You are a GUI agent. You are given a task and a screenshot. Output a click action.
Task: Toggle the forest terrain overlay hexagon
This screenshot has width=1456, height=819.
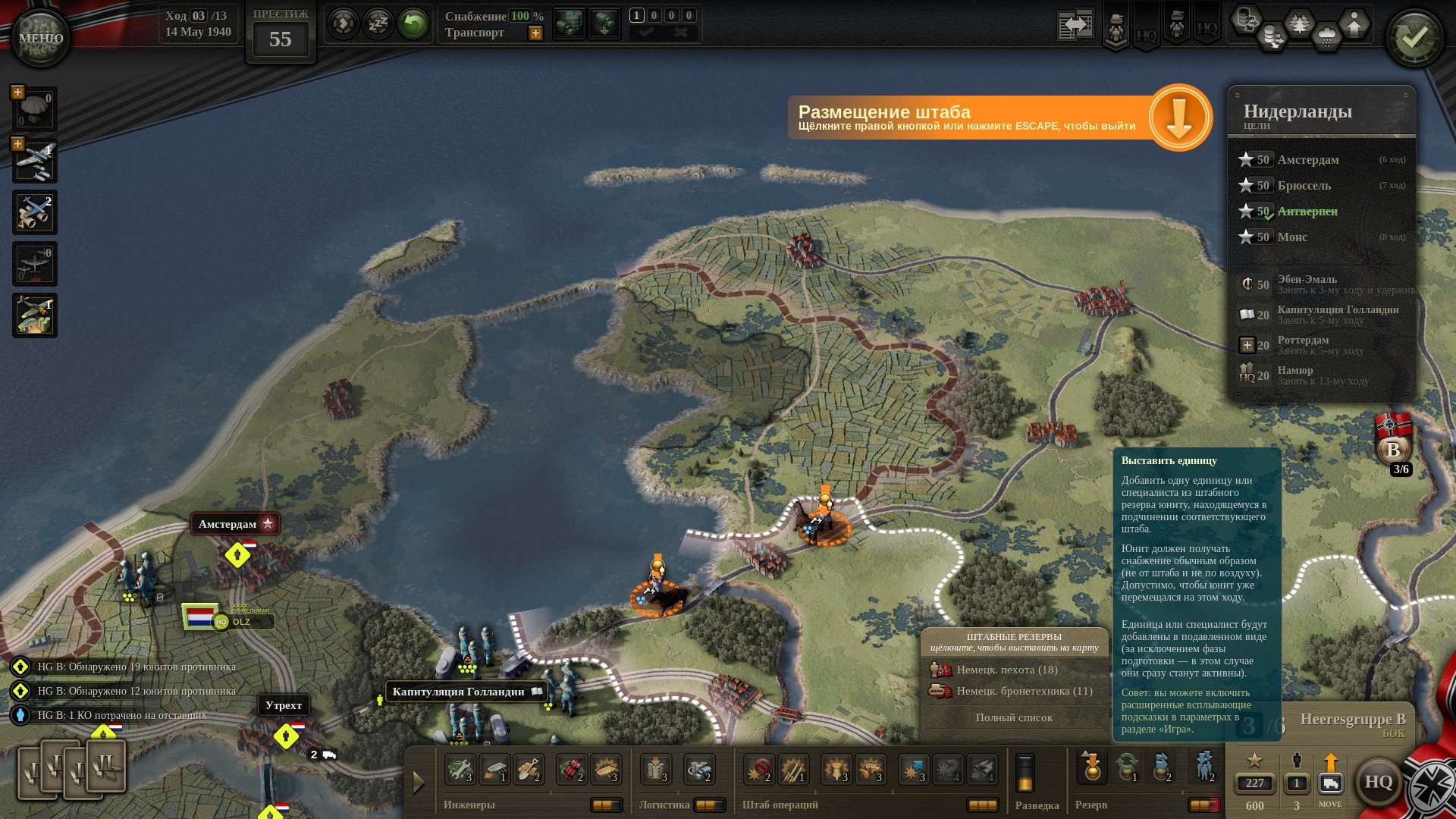[1300, 24]
